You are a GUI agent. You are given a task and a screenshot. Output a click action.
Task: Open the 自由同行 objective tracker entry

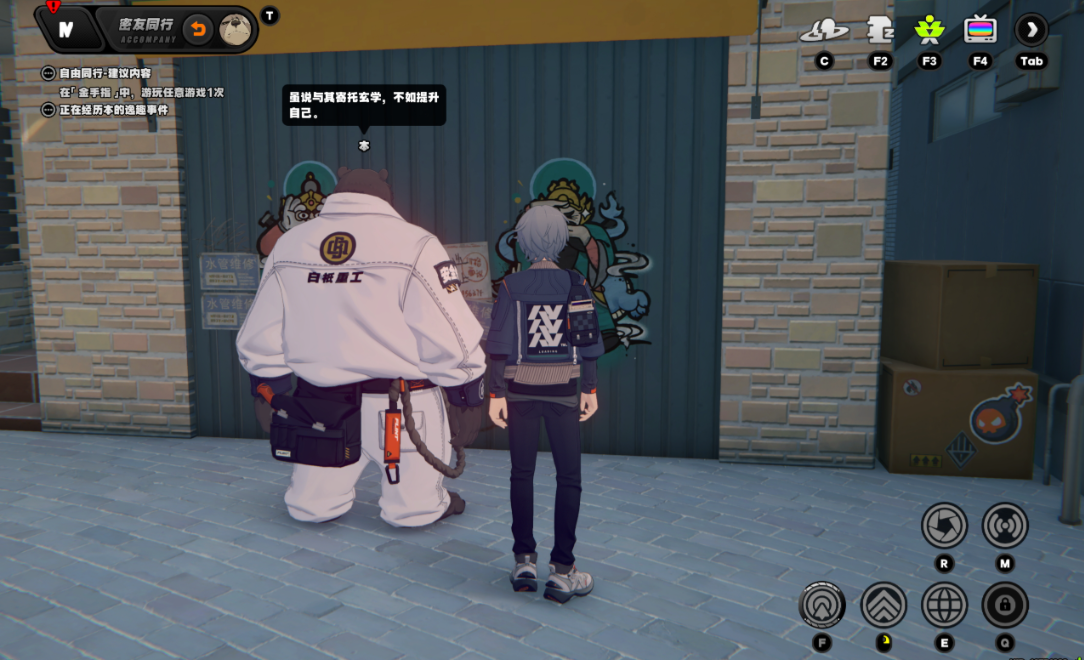pyautogui.click(x=48, y=73)
